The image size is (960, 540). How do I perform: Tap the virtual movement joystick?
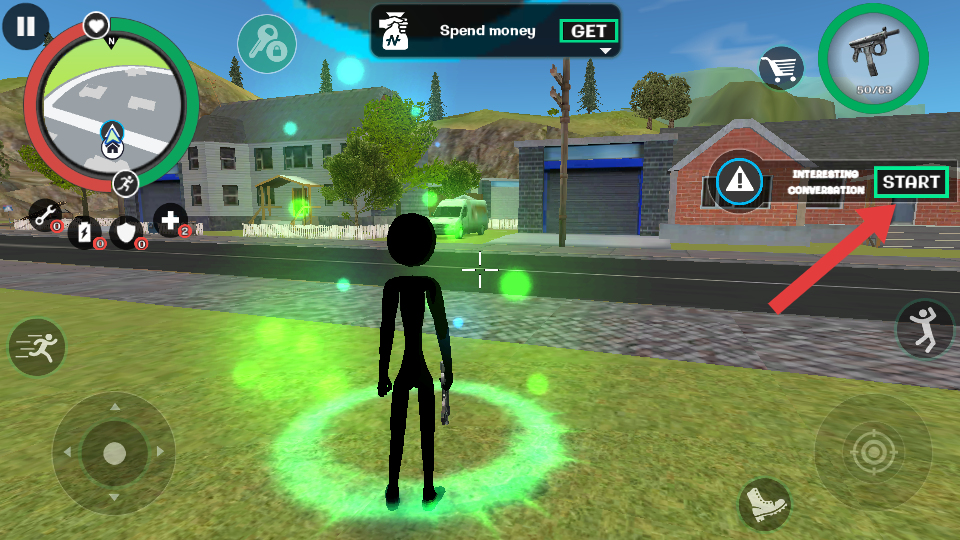pyautogui.click(x=114, y=453)
